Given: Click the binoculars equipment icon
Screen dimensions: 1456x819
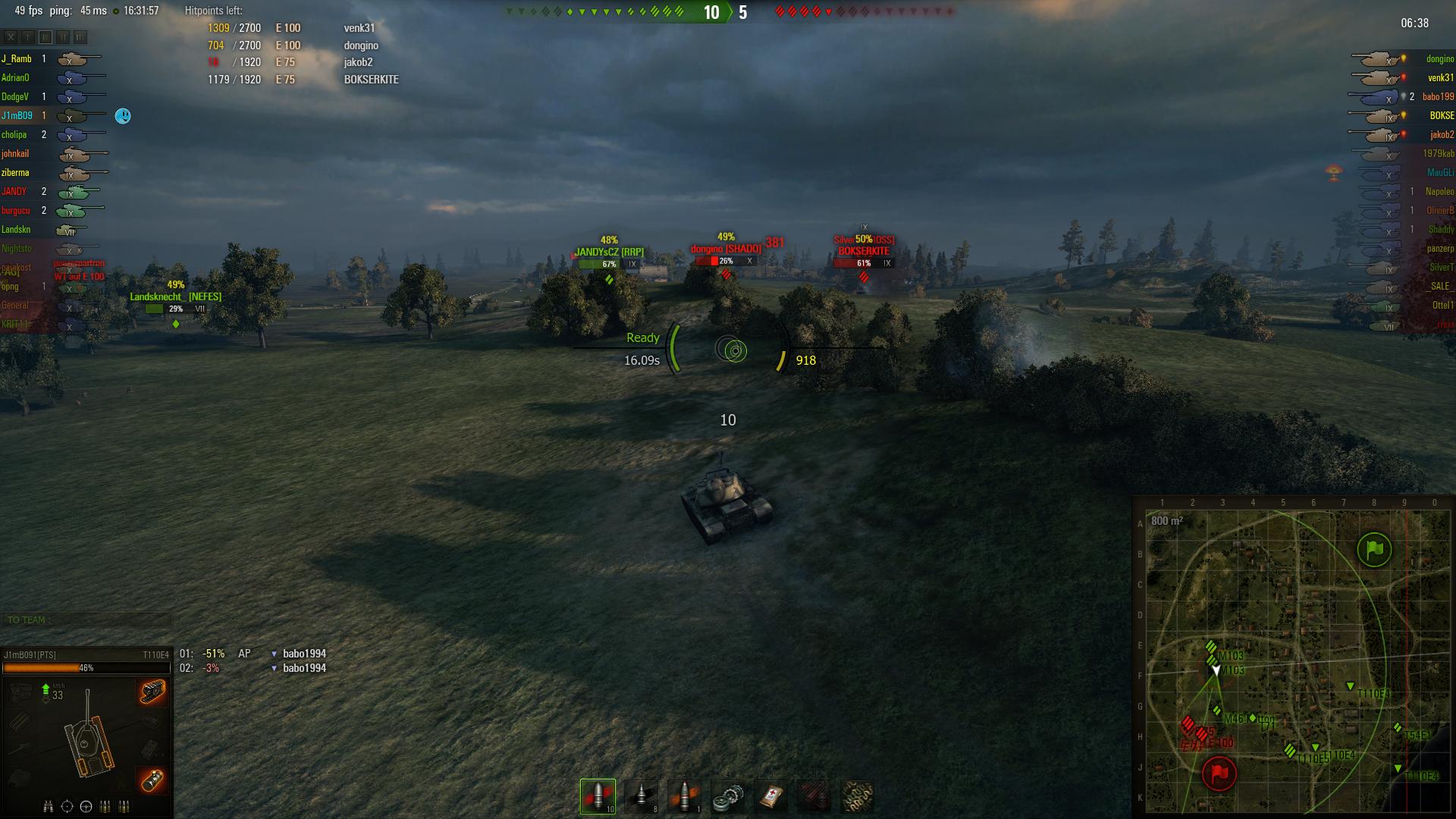Looking at the screenshot, I should point(49,806).
